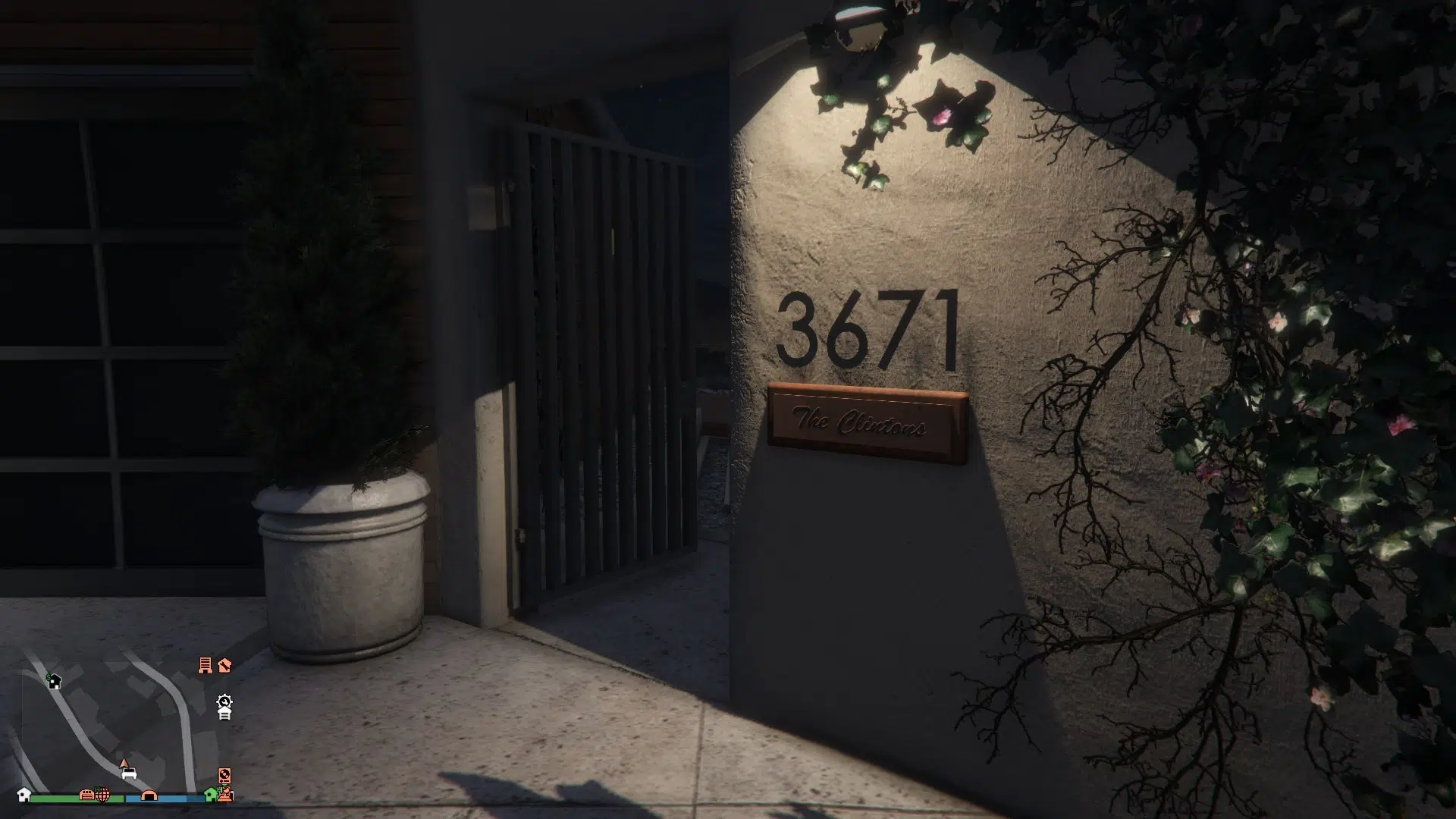Click the white safehouse blip

[24, 795]
